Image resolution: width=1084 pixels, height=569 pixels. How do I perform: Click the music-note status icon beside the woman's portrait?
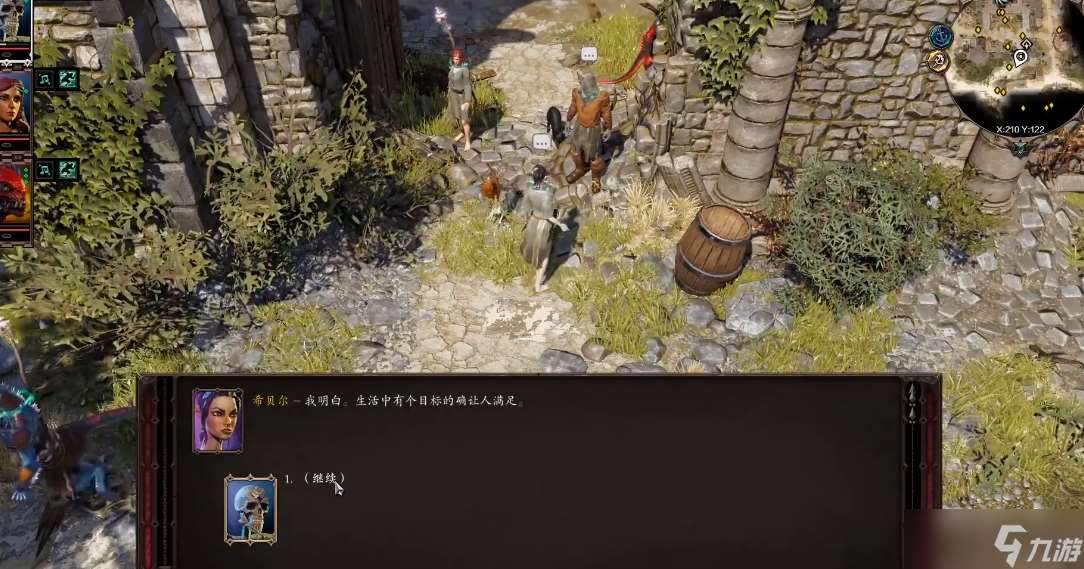(x=45, y=80)
